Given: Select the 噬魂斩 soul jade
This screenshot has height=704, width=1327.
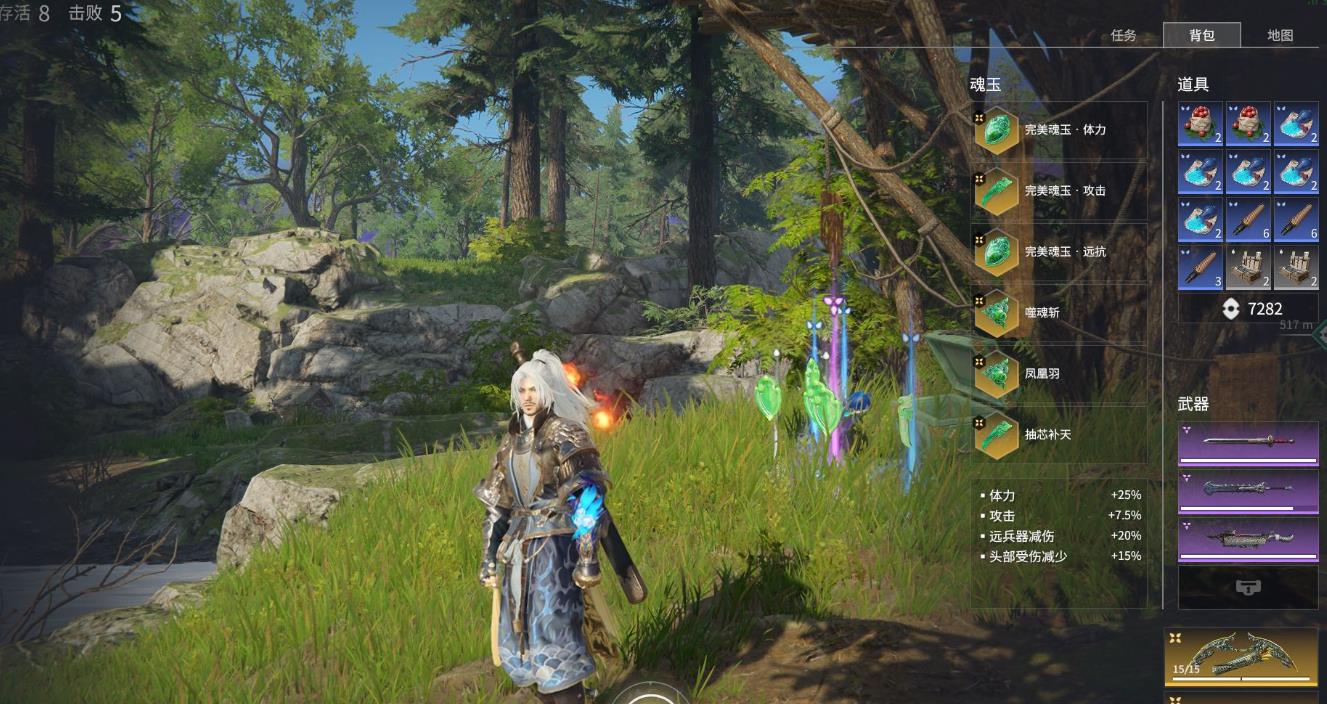Looking at the screenshot, I should [x=1059, y=313].
